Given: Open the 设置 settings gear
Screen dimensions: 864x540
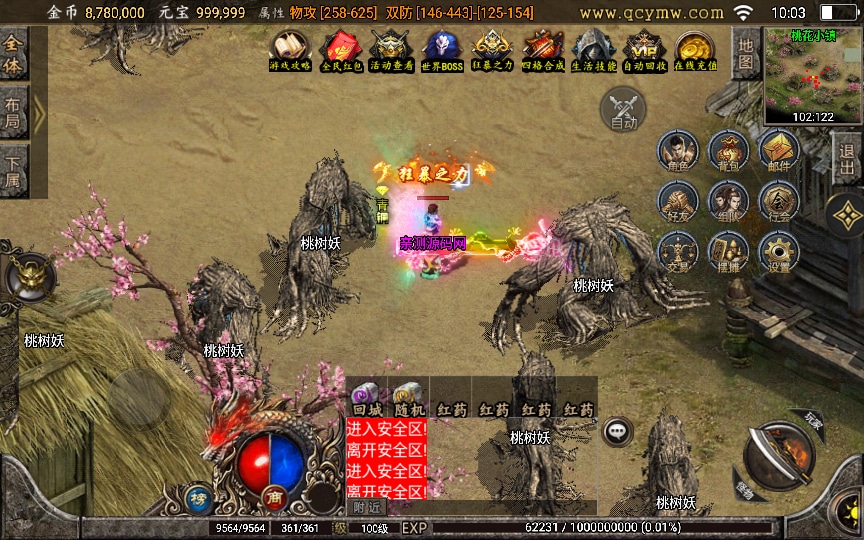Looking at the screenshot, I should [x=778, y=254].
